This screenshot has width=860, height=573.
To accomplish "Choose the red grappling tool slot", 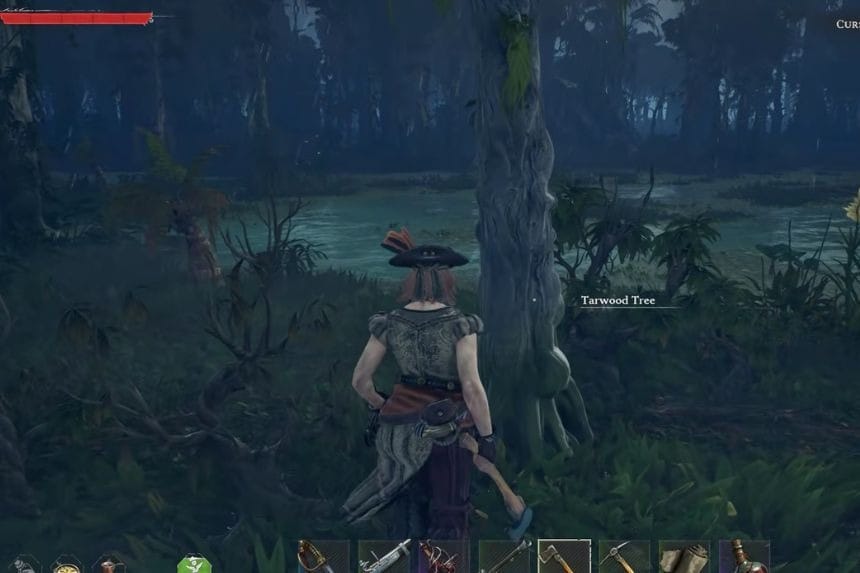I will pos(443,557).
